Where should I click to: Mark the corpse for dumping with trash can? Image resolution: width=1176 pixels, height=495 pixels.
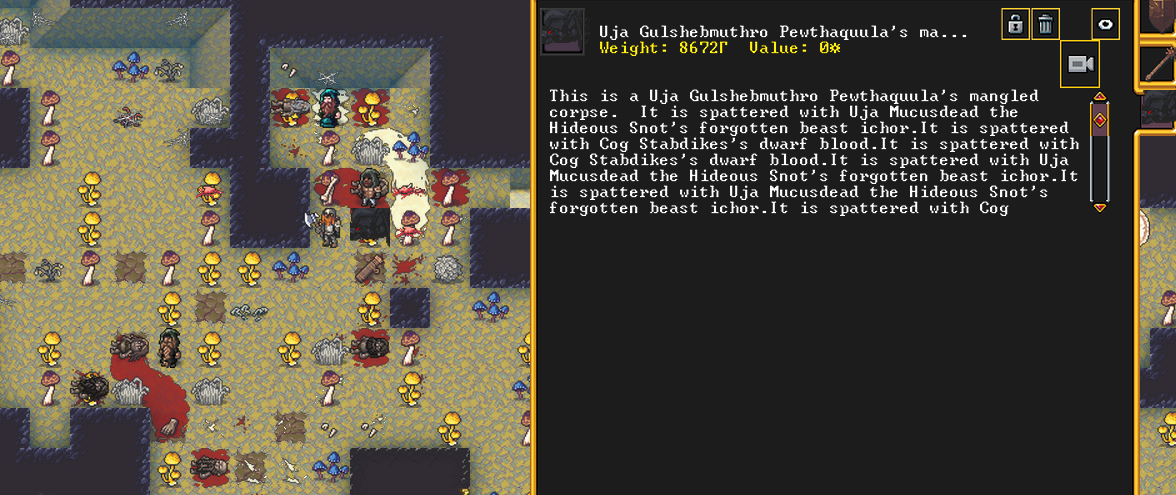click(1045, 24)
